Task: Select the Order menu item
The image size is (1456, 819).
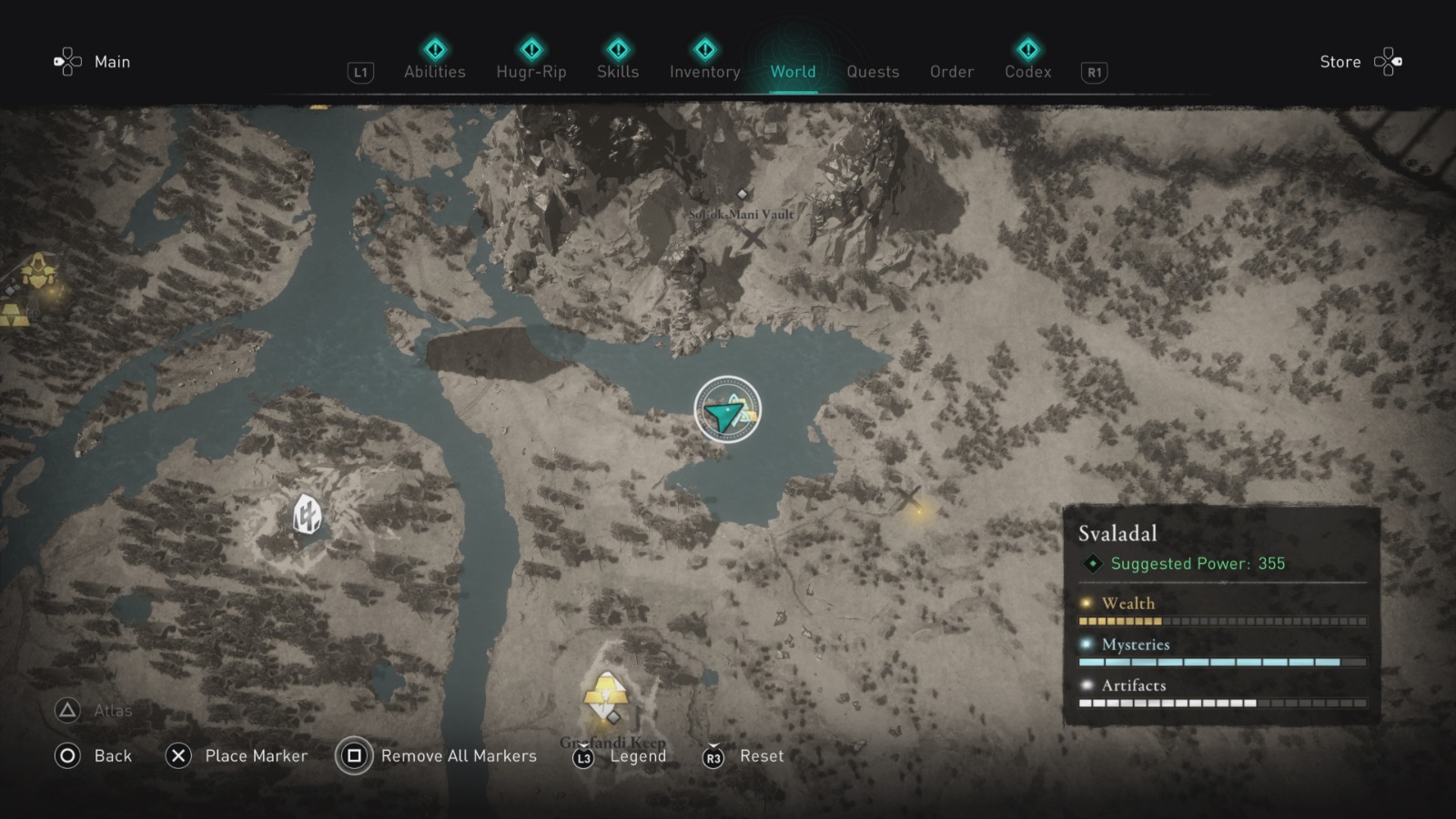Action: pos(951,72)
